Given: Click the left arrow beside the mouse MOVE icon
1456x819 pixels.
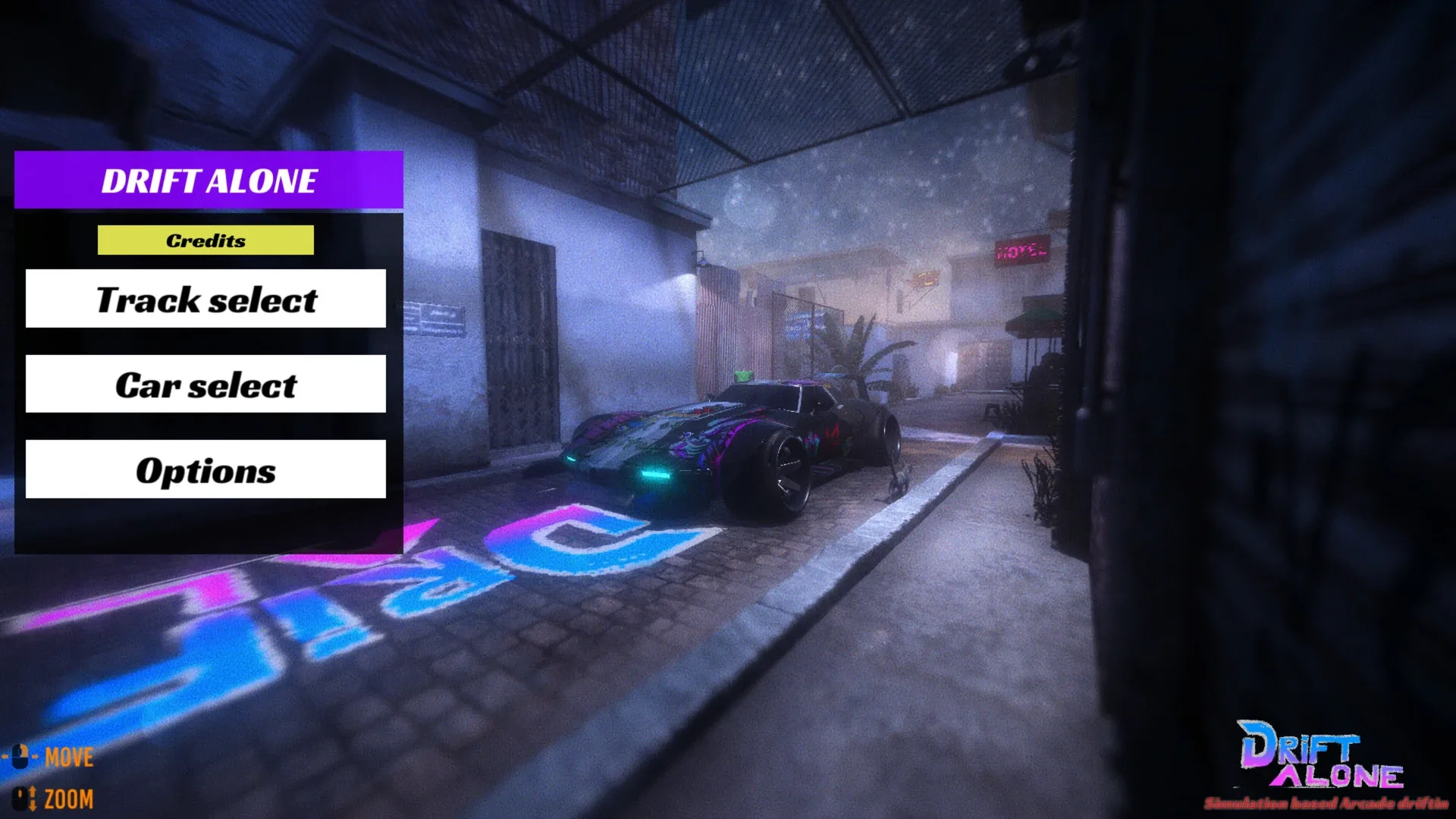Looking at the screenshot, I should [x=5, y=757].
